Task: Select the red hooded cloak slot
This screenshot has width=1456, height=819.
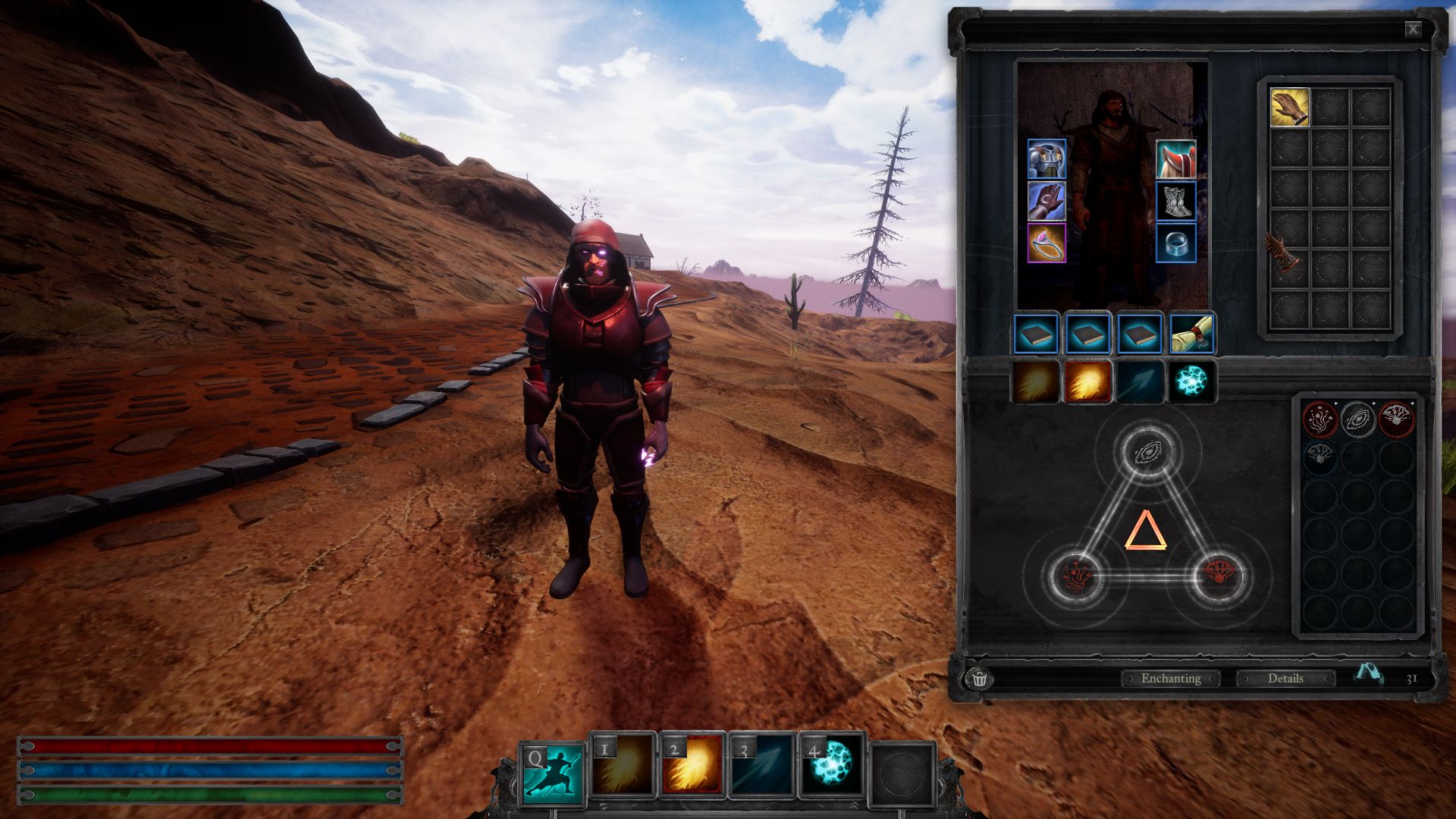Action: pos(1175,159)
